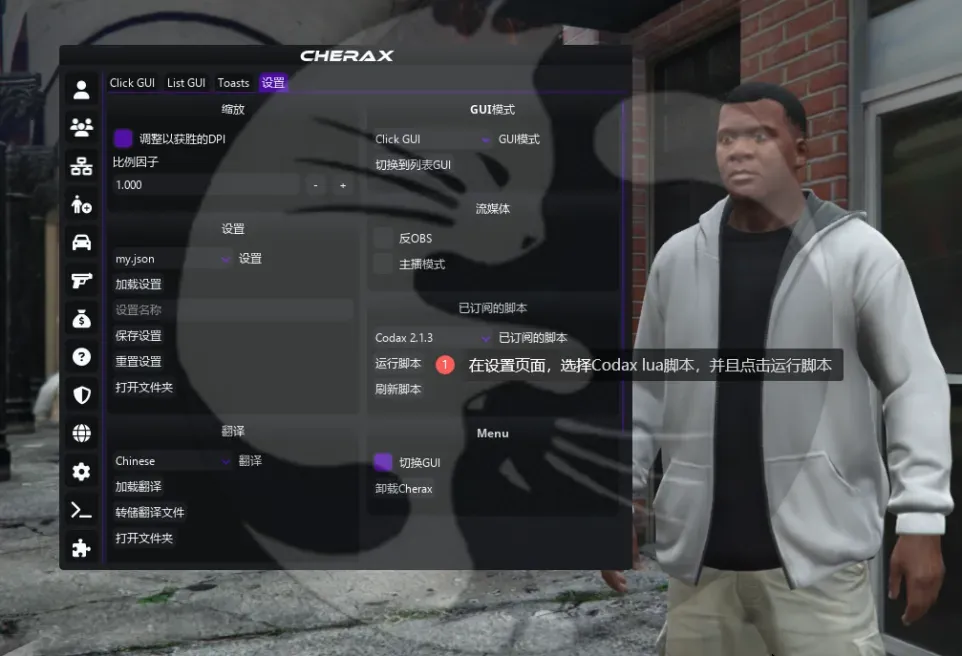Open the Chinese translation dropdown
The image size is (962, 656).
pyautogui.click(x=172, y=461)
